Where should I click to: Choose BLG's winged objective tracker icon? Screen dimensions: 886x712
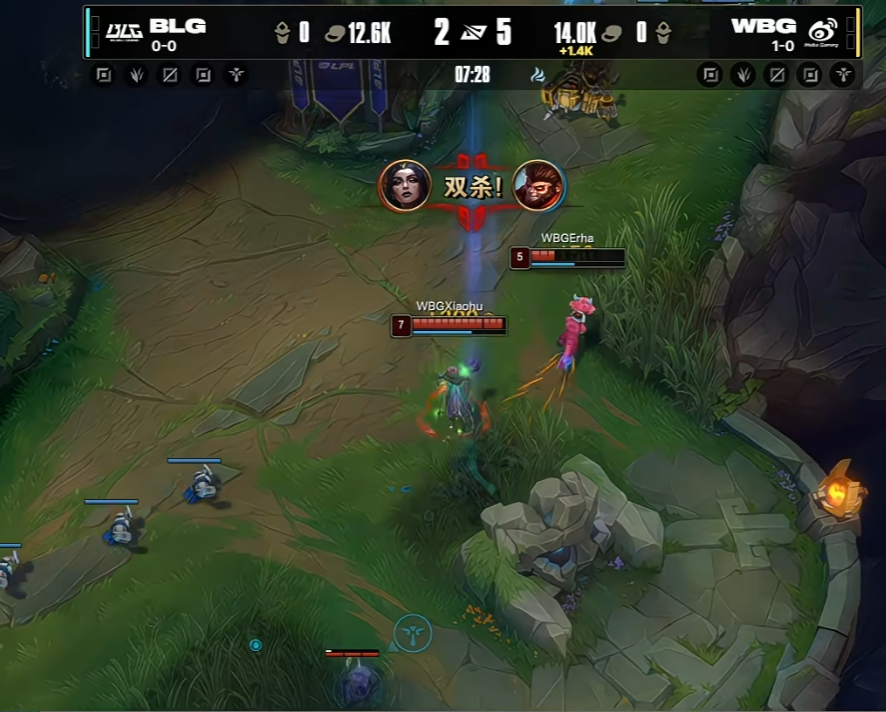pyautogui.click(x=236, y=75)
